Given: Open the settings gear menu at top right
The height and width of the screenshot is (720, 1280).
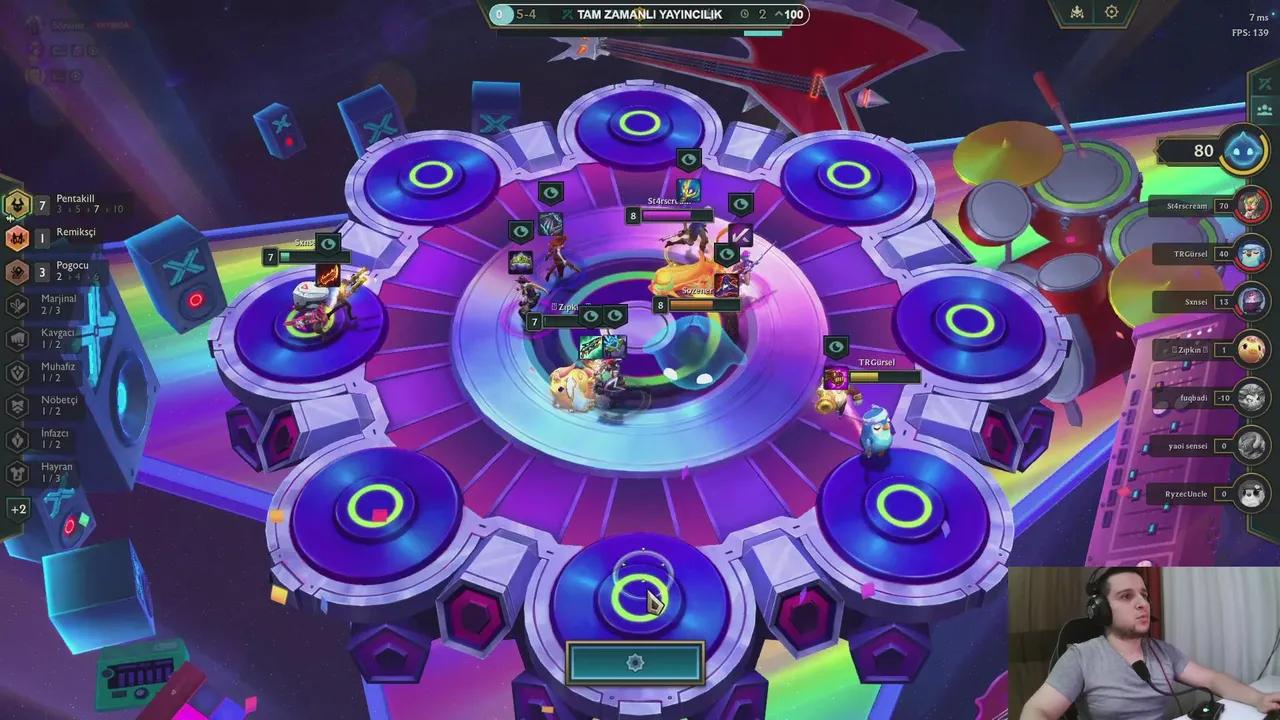Looking at the screenshot, I should tap(1110, 12).
